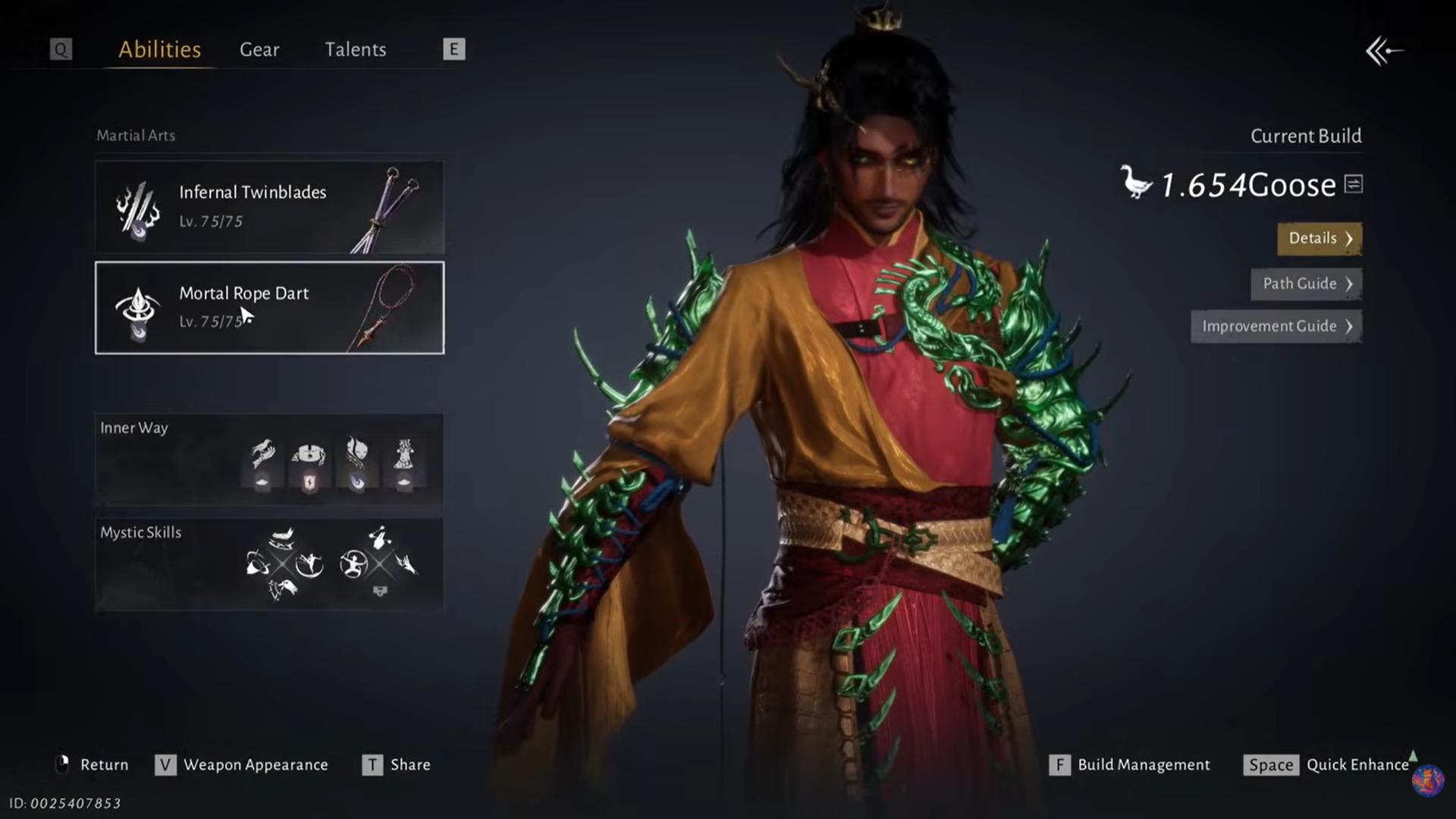This screenshot has width=1456, height=819.
Task: Open the Mystic Skills panel
Action: (x=269, y=564)
